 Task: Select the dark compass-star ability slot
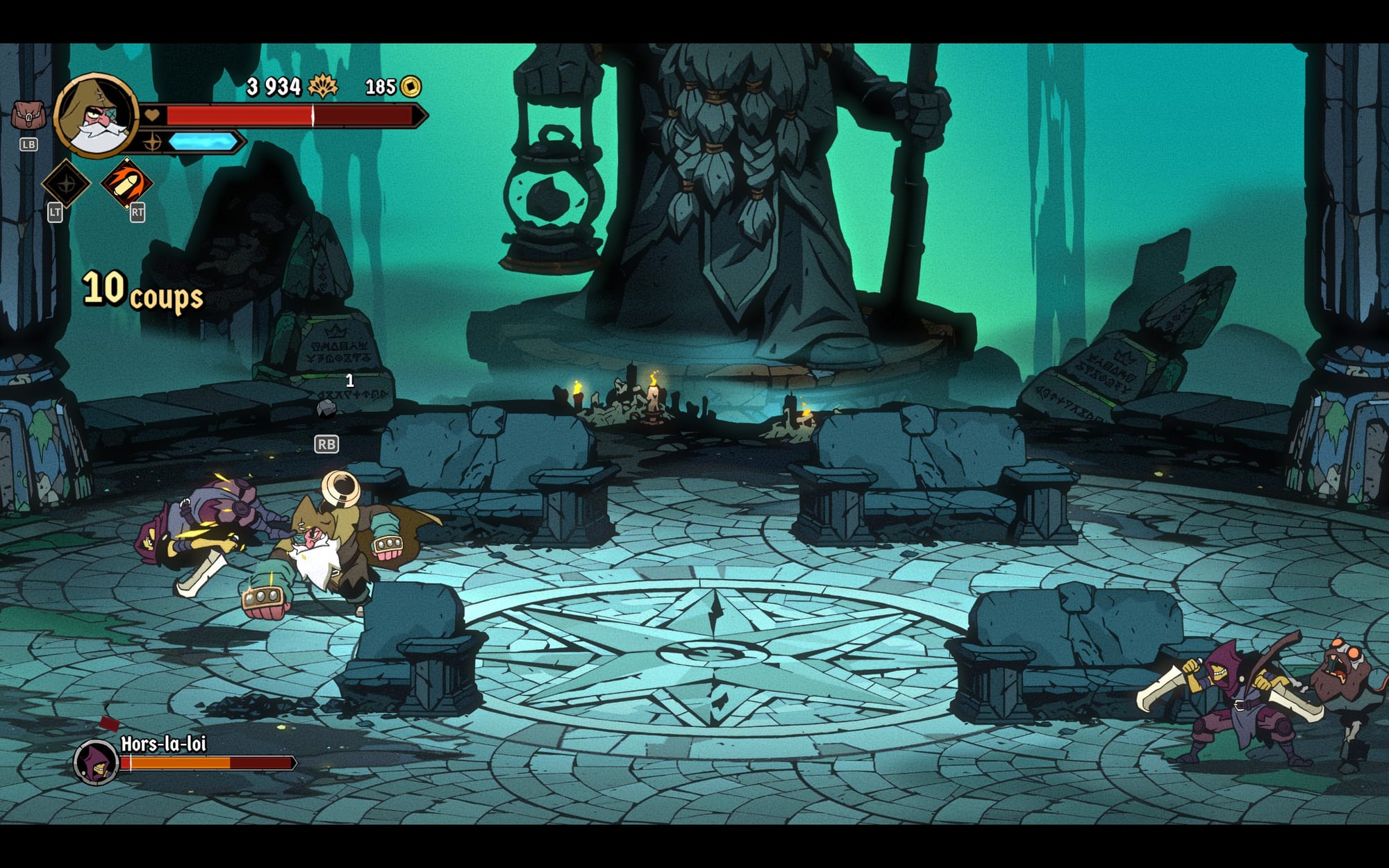[66, 184]
